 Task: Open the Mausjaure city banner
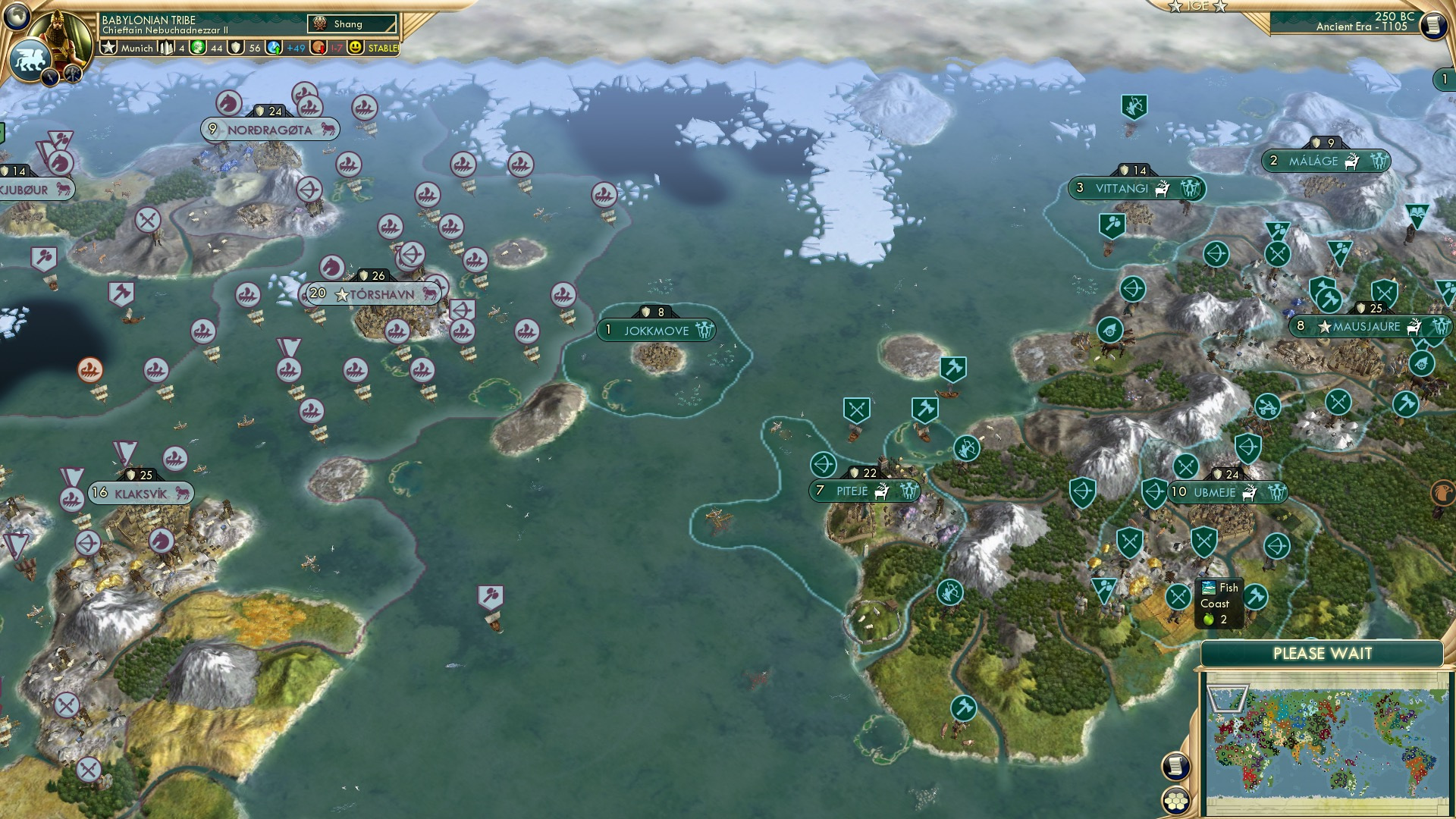pyautogui.click(x=1366, y=327)
